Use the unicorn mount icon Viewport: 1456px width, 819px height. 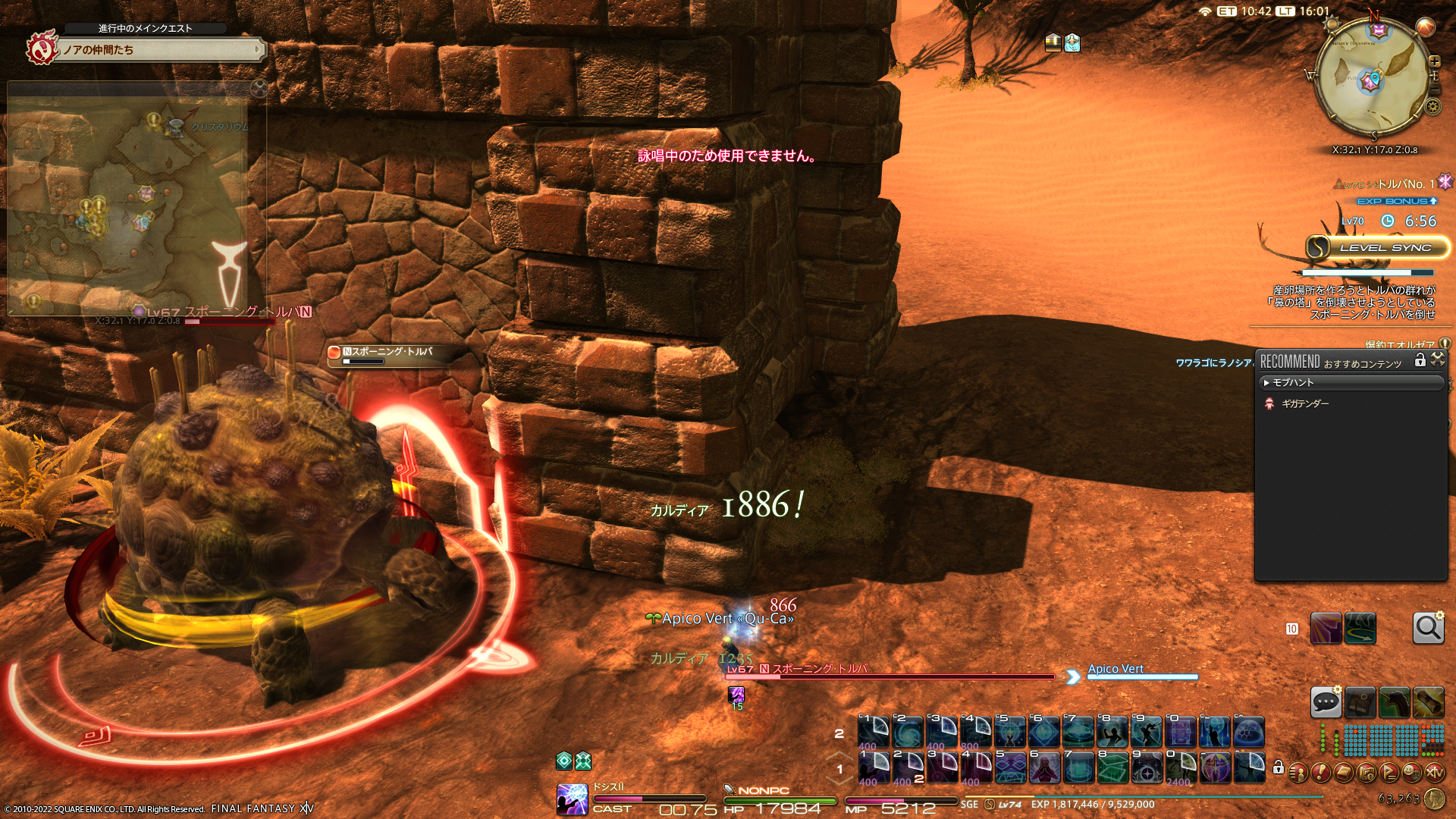(x=1394, y=702)
